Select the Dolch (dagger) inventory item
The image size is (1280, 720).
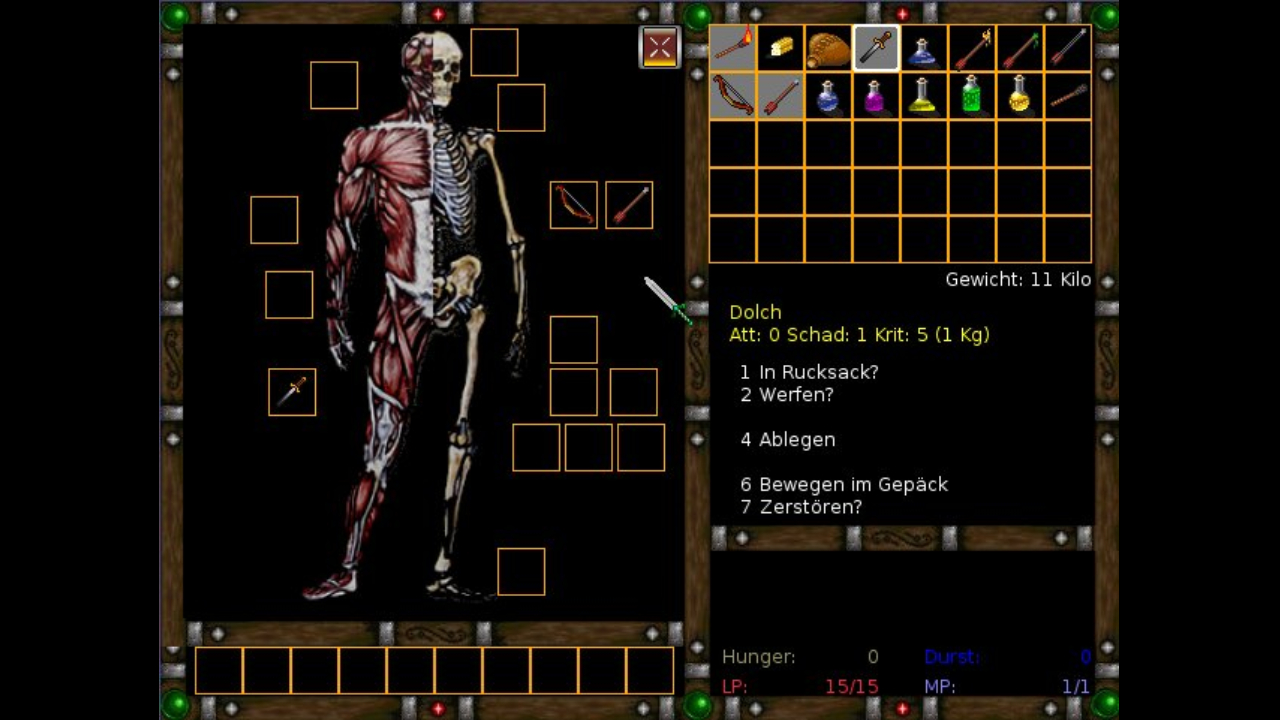[x=875, y=47]
